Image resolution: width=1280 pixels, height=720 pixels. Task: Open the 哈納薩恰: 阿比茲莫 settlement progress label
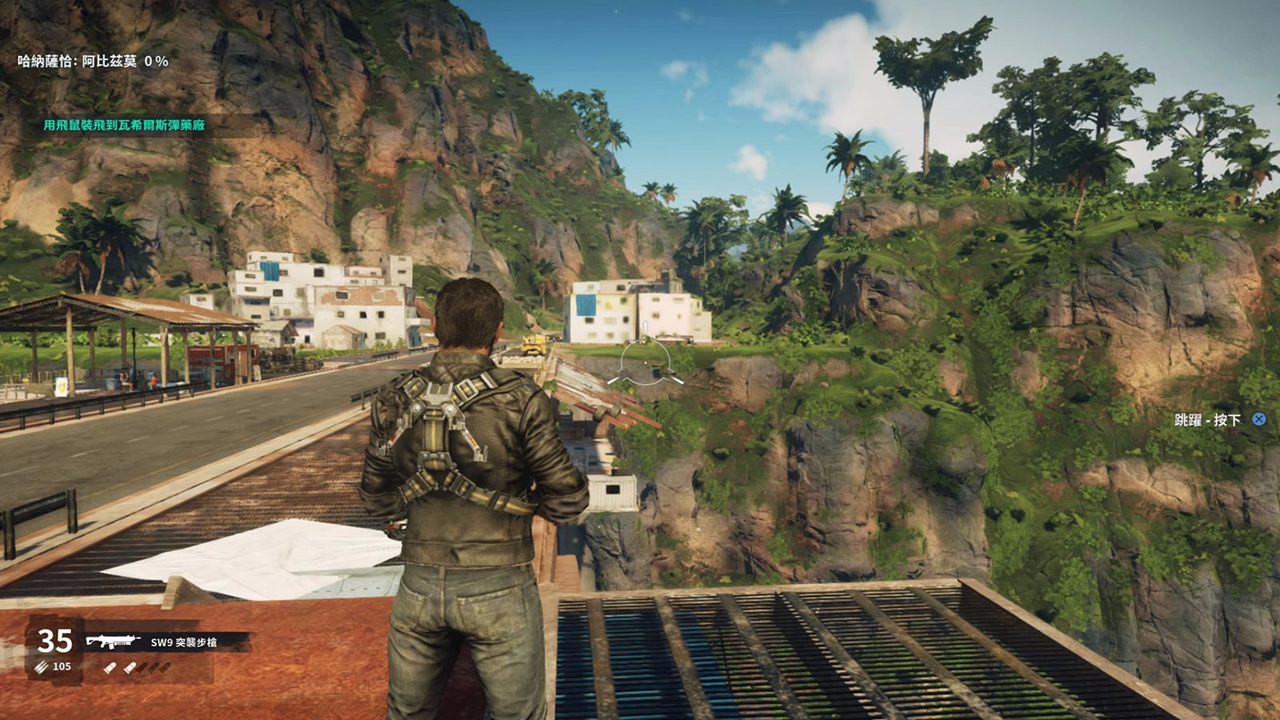(93, 61)
